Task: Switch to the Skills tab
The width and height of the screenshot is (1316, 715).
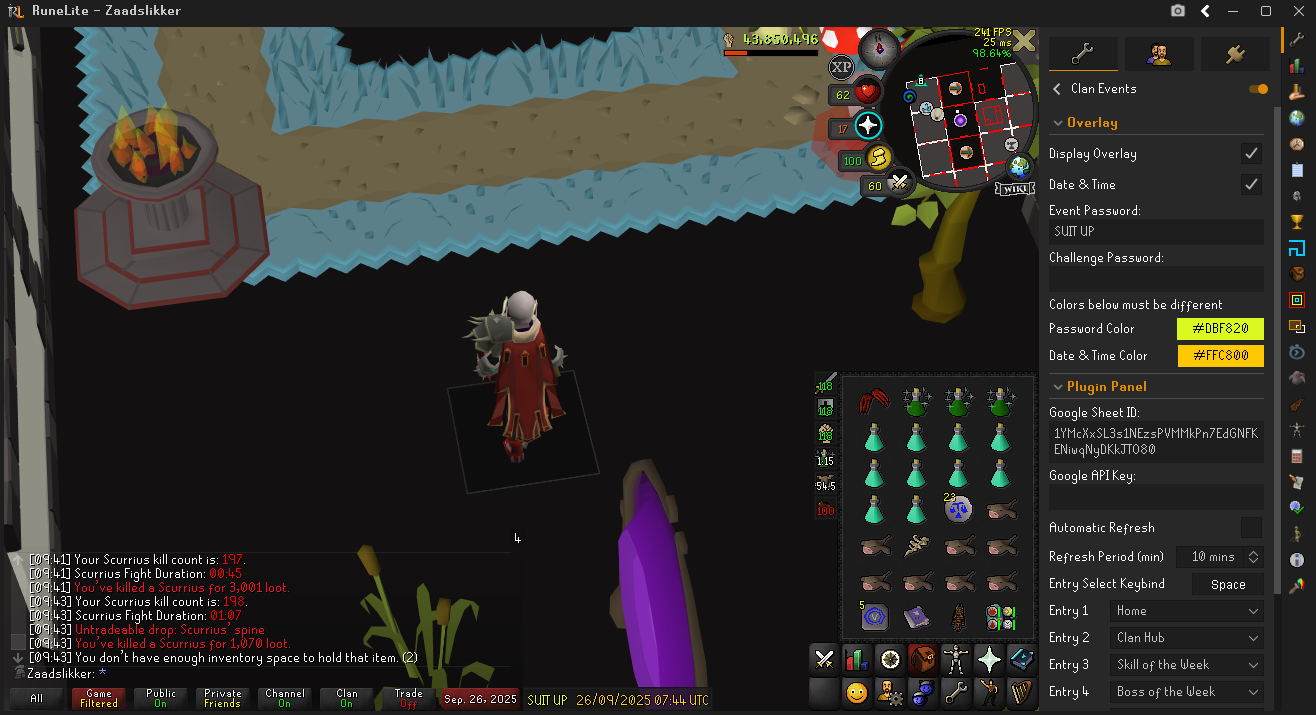Action: [x=856, y=659]
